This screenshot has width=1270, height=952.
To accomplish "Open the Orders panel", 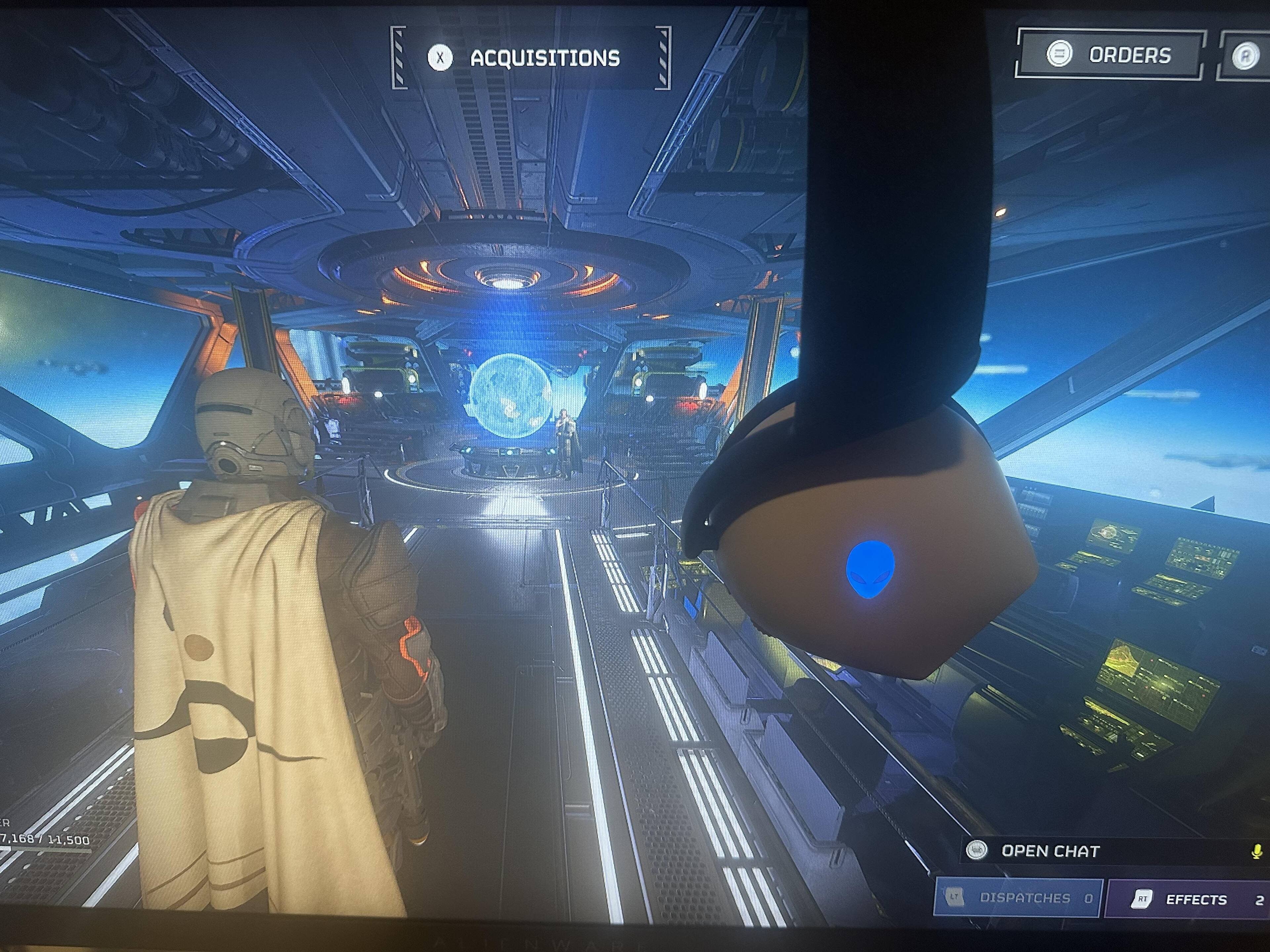I will (1109, 55).
